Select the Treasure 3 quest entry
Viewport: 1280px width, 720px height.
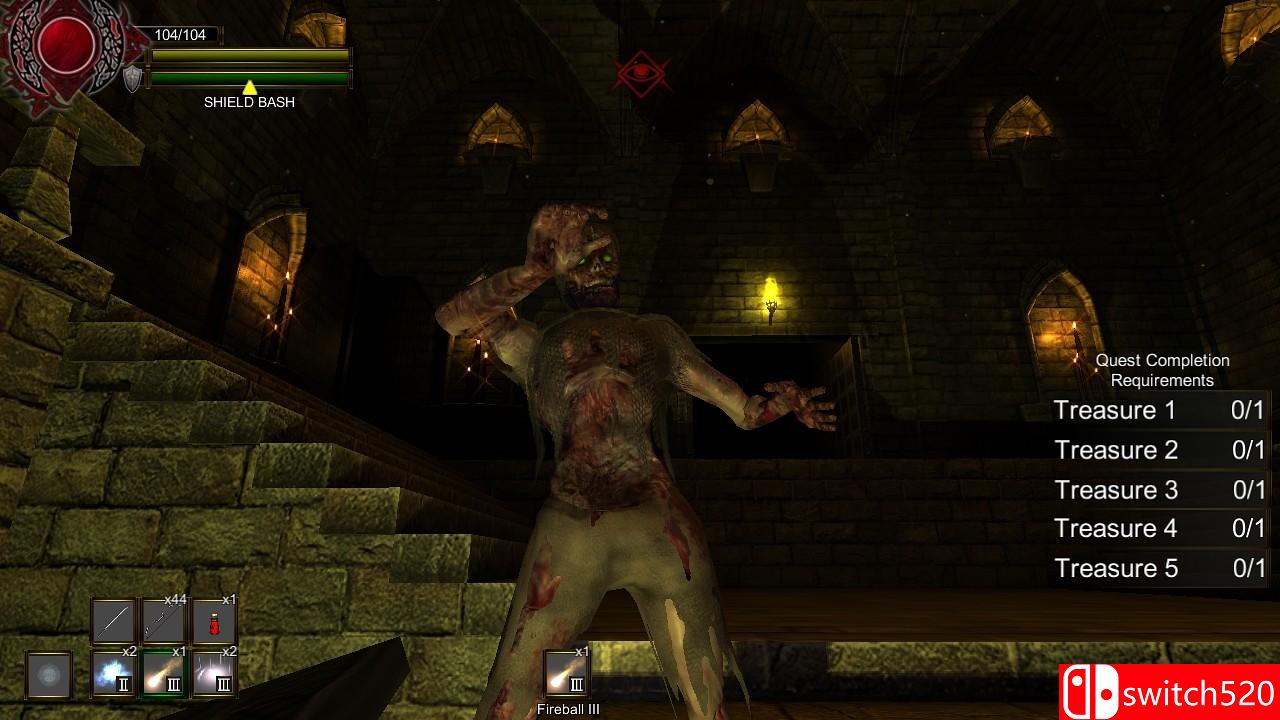pos(1115,490)
